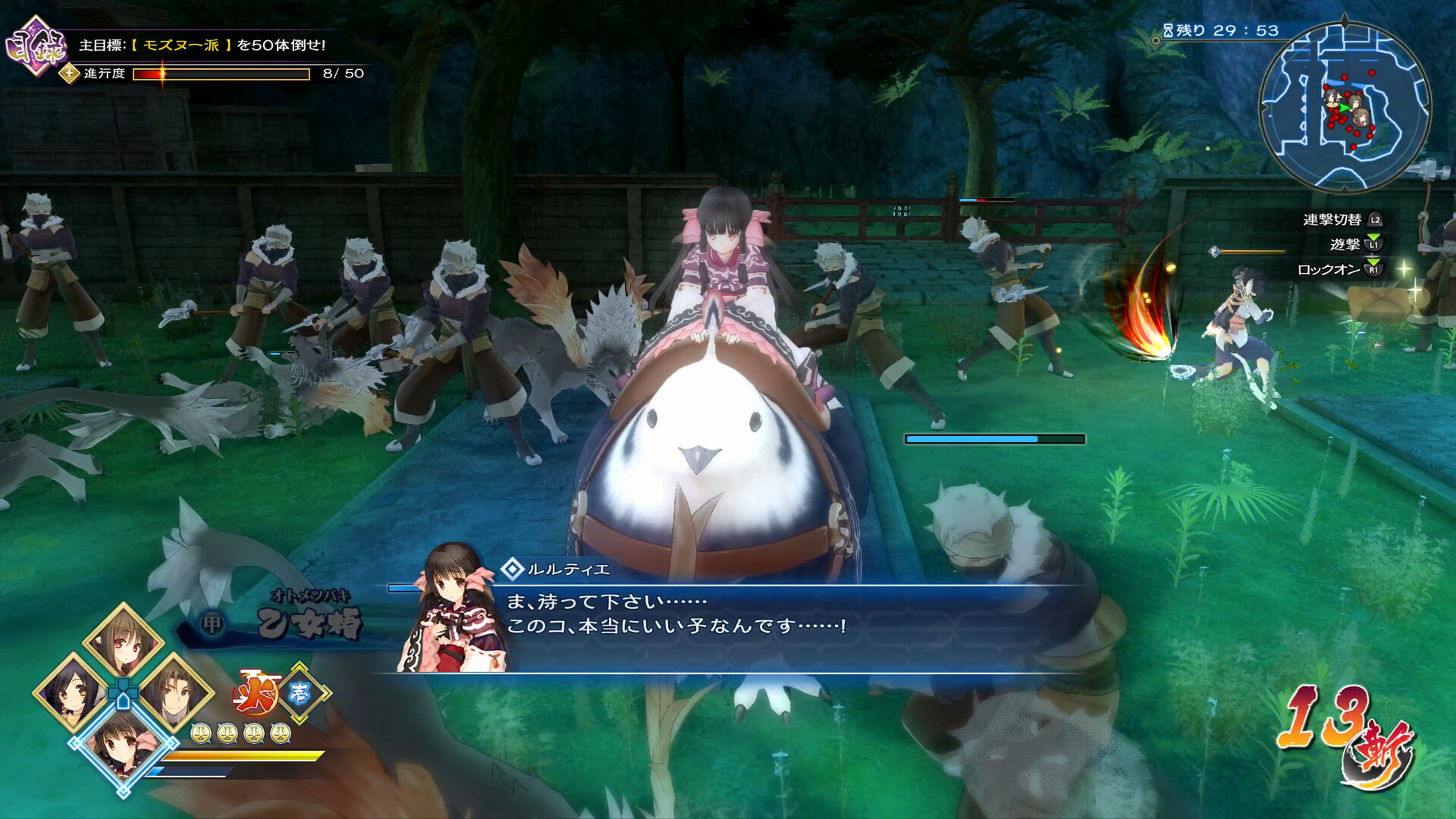Image resolution: width=1456 pixels, height=819 pixels.
Task: Click the green chevron above the L1 prompt
Action: click(1373, 237)
